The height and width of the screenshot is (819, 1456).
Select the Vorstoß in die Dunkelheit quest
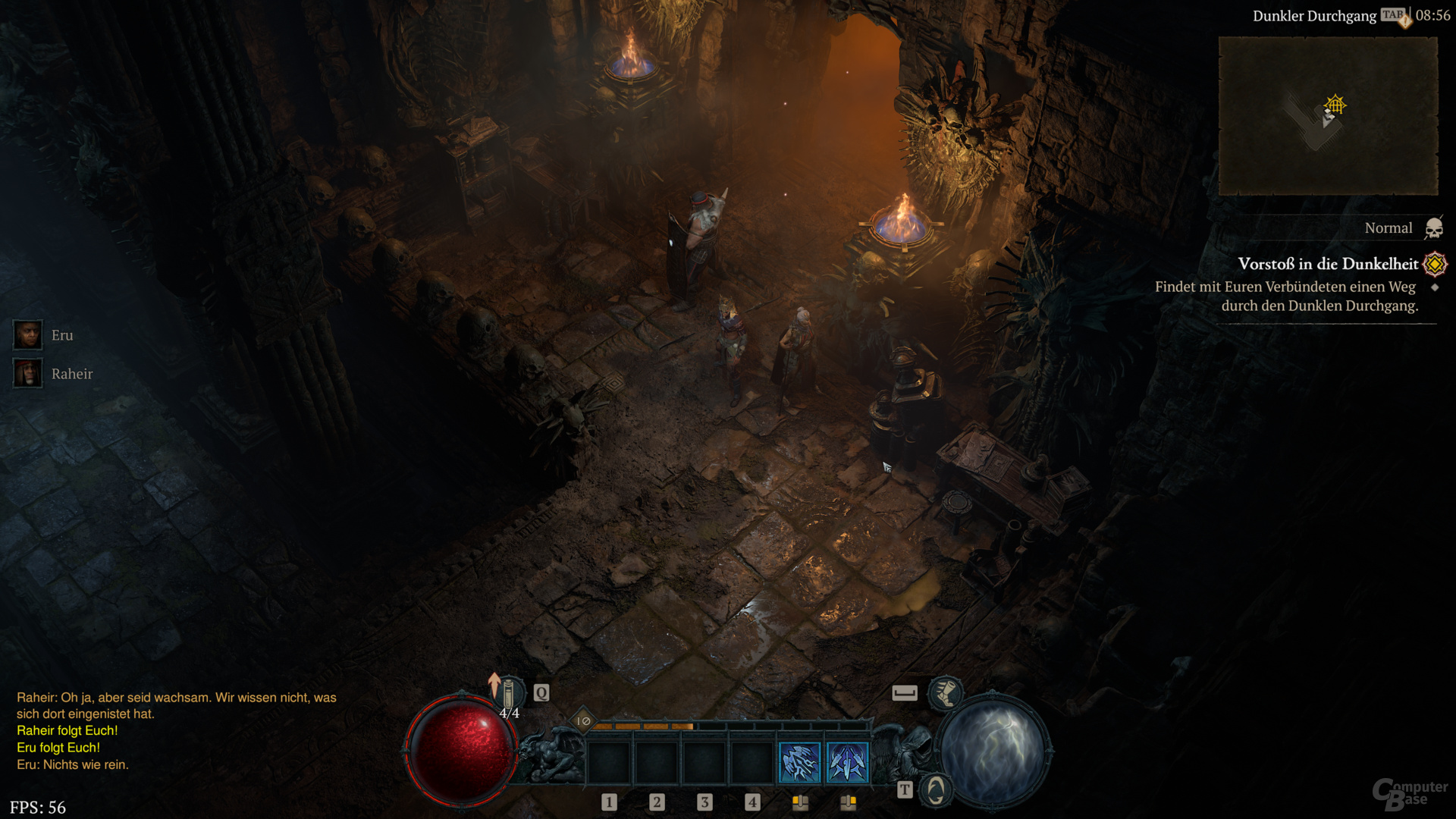1327,264
